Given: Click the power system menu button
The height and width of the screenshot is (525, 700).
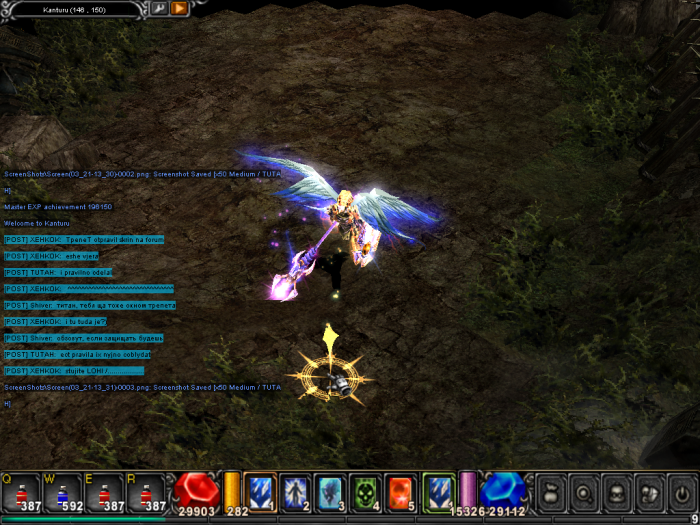Looking at the screenshot, I should [682, 493].
